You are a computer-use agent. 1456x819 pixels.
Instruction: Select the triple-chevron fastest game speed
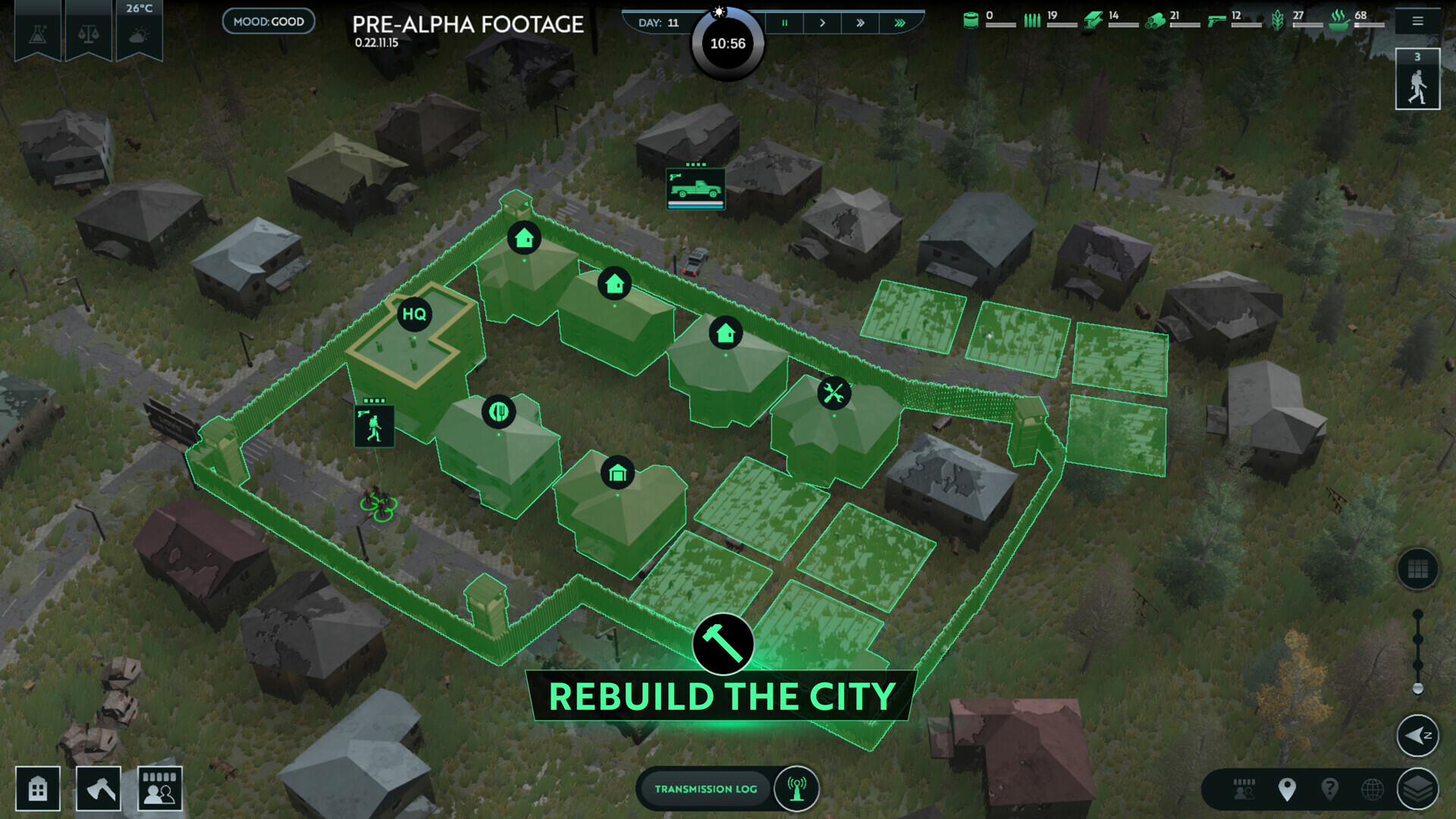899,23
